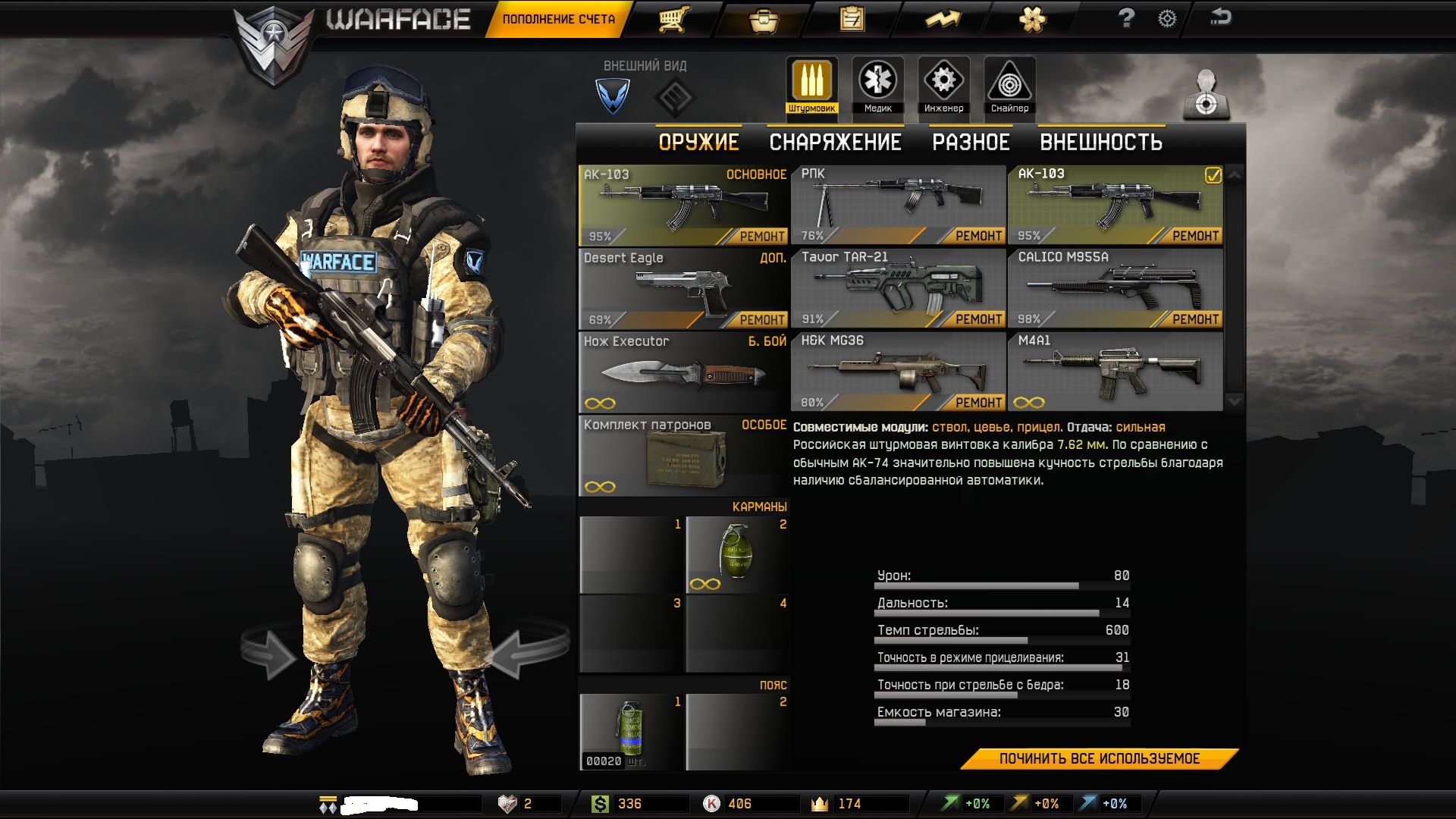
Task: Select the Desert Eagle secondary slot
Action: point(683,288)
